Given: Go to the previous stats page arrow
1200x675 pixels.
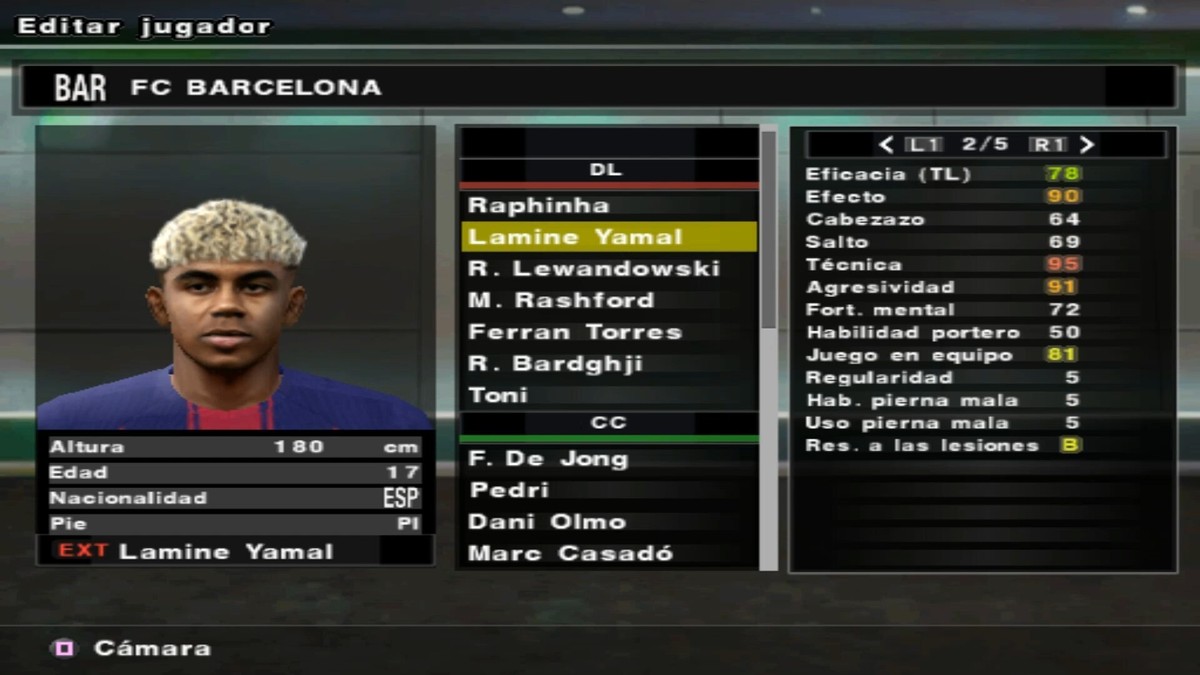Looking at the screenshot, I should point(885,144).
